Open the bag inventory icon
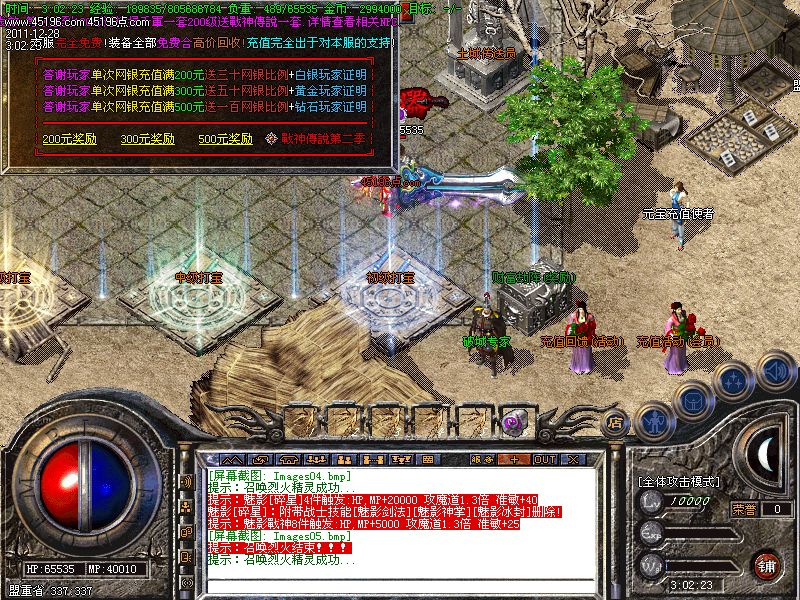This screenshot has width=800, height=600. point(691,400)
